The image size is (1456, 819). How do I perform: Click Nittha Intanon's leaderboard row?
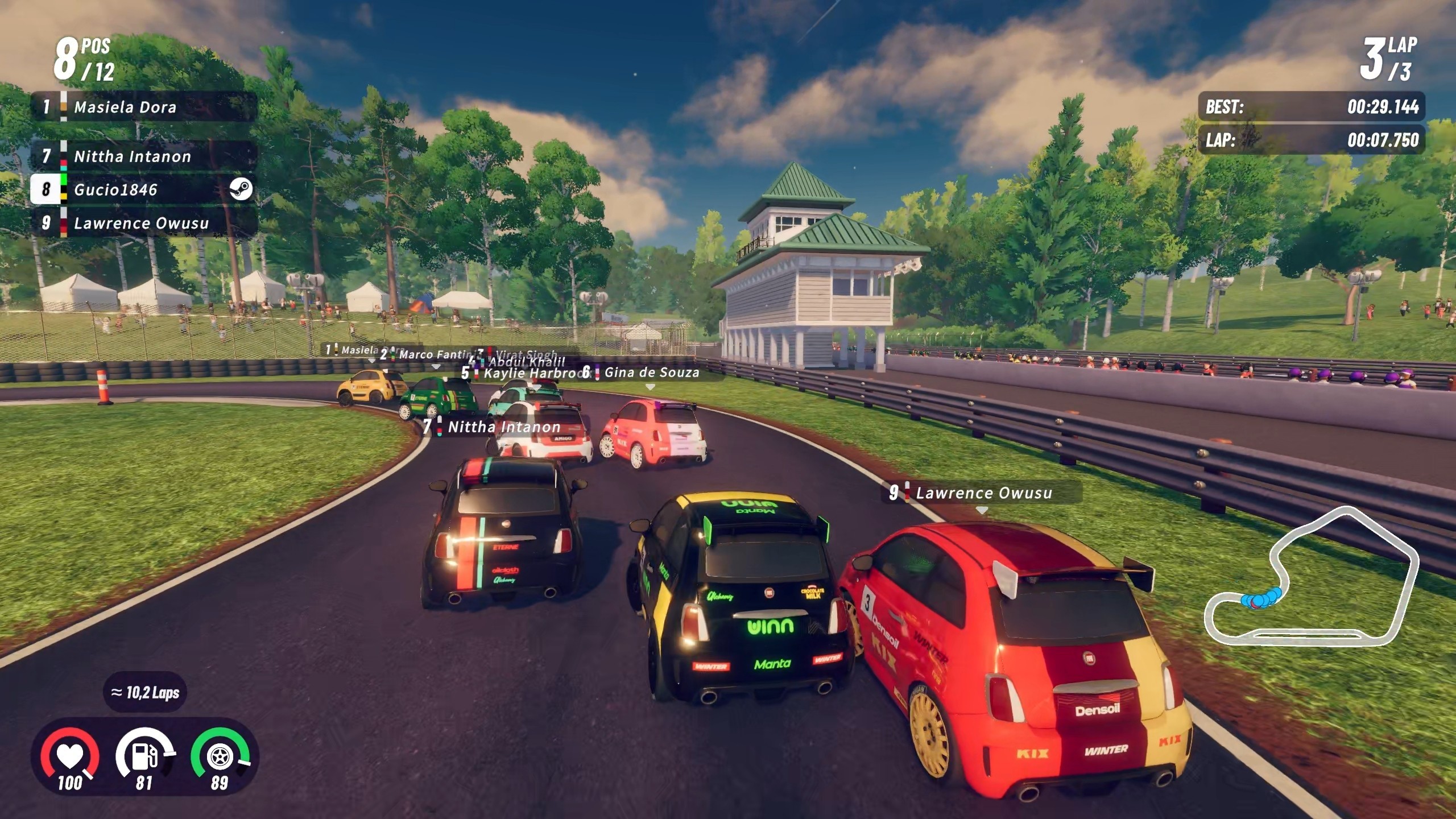click(142, 156)
